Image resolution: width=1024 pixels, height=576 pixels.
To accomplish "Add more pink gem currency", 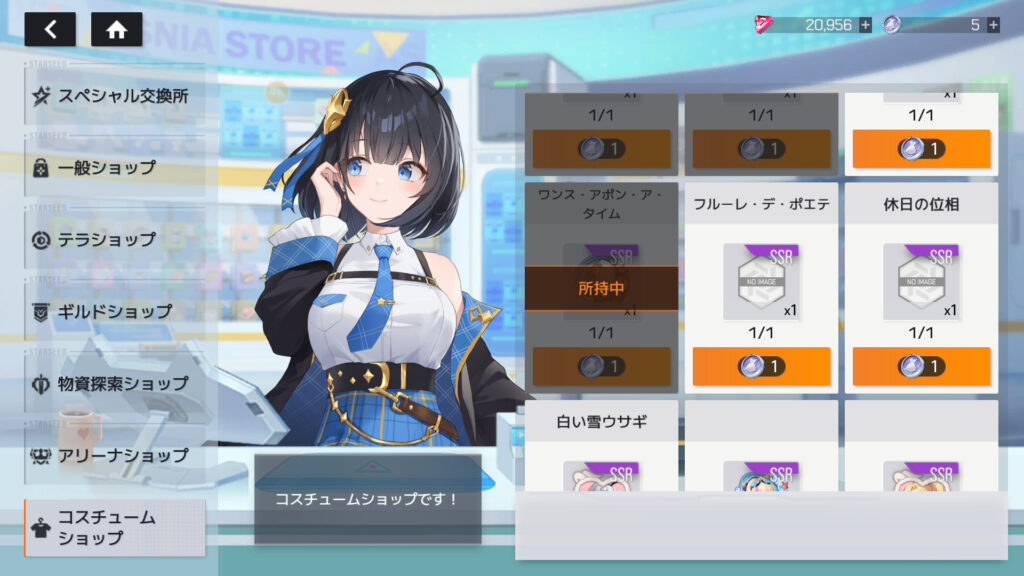I will 865,25.
